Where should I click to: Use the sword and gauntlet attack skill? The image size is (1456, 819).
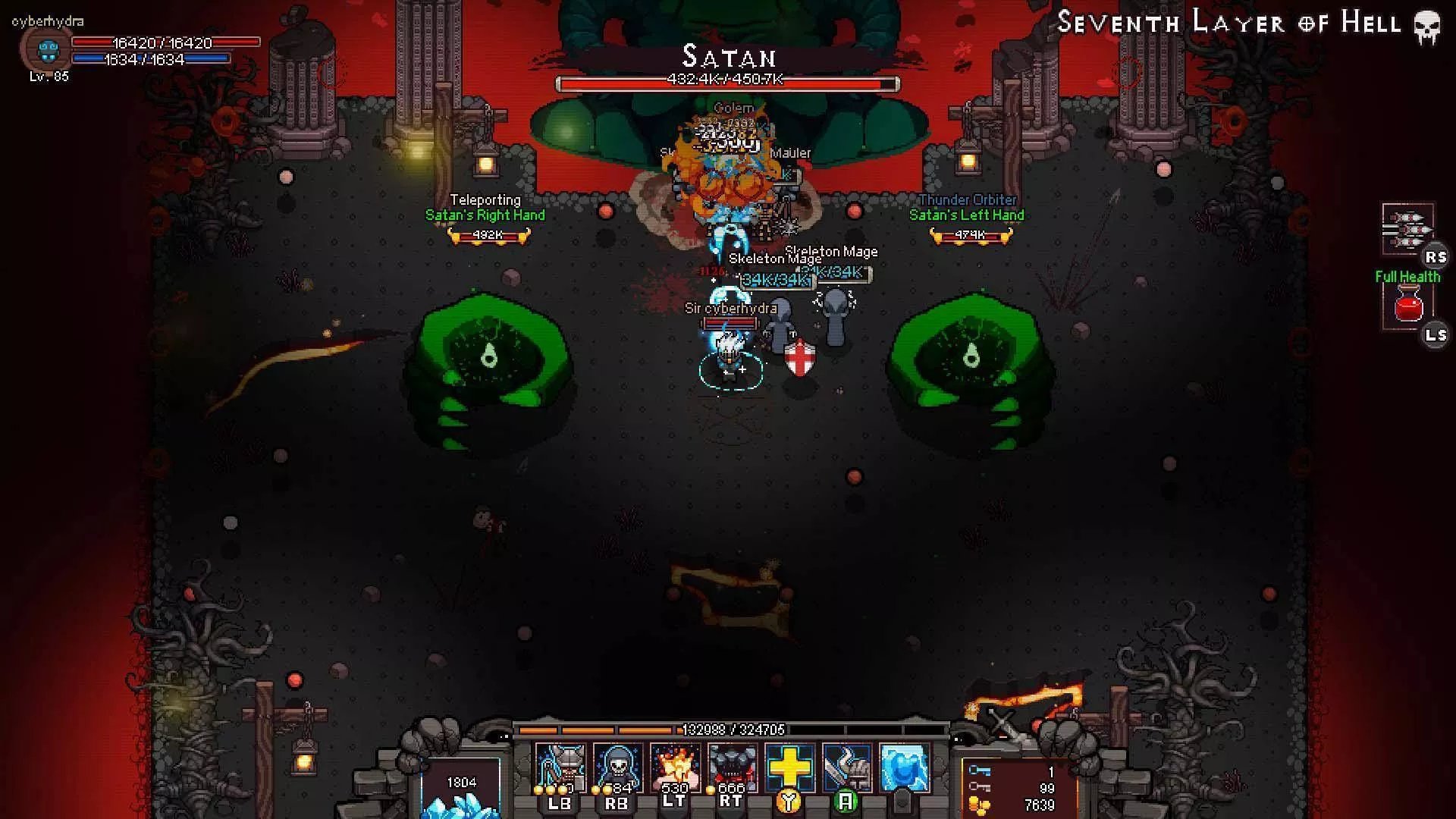point(846,767)
